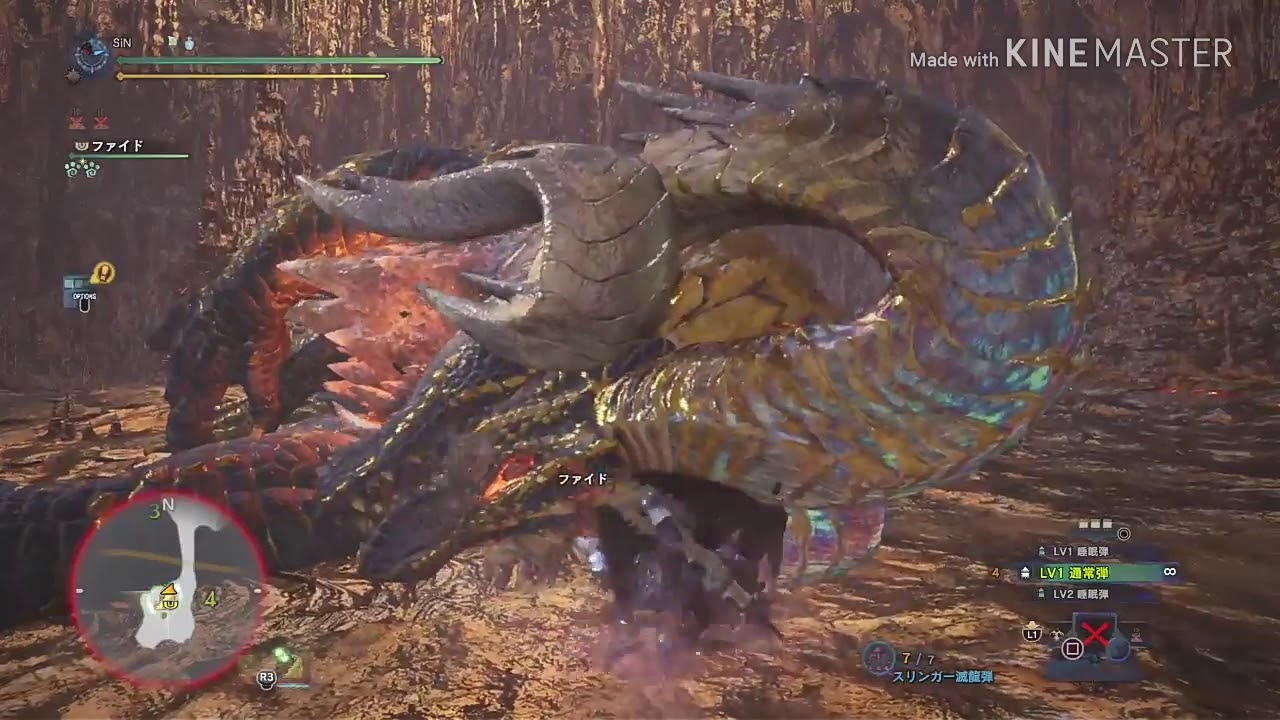
Task: Click the Made with KINEMASTER watermark
Action: point(1068,55)
